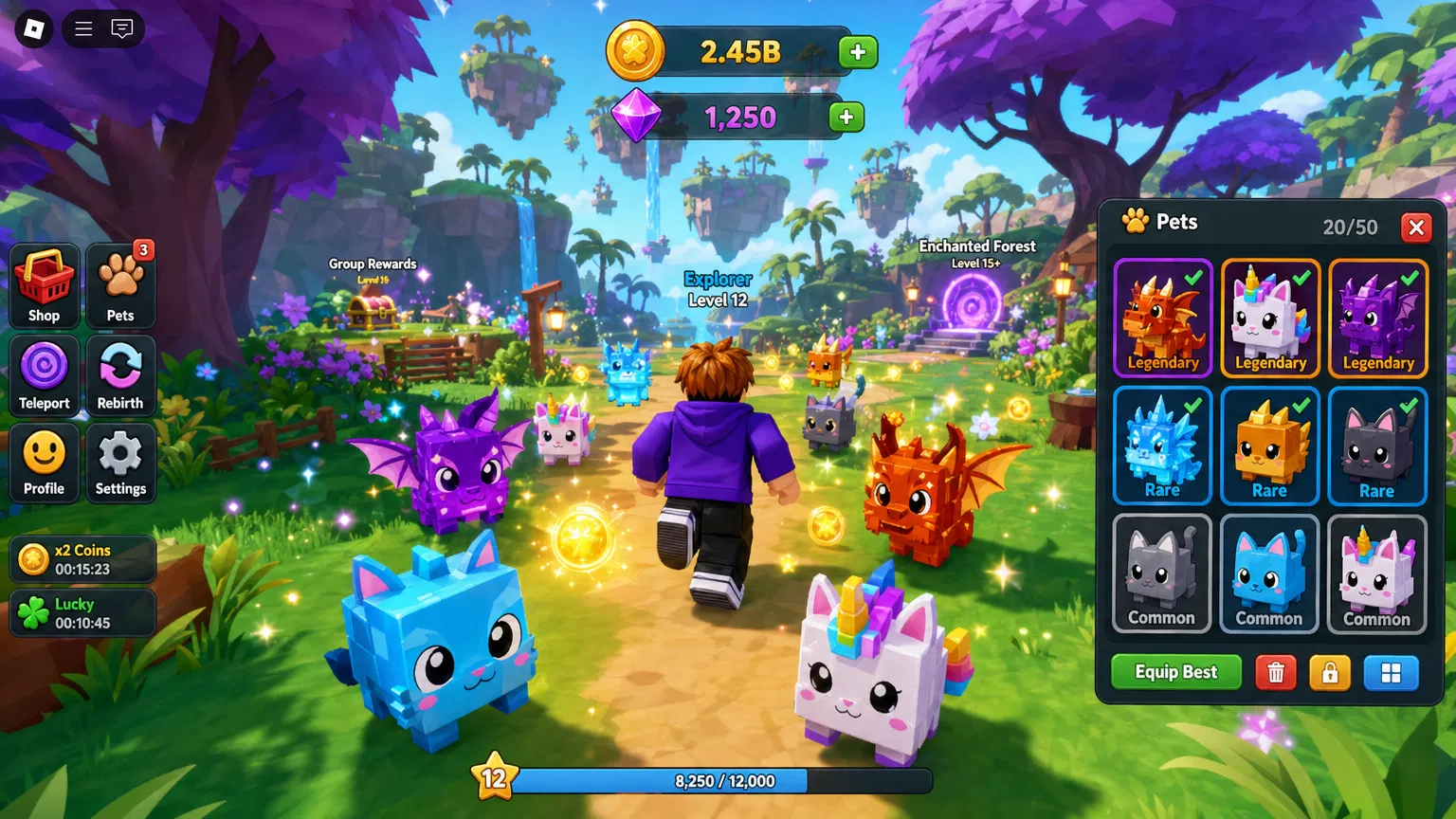
Task: Open the Roblox chat panel
Action: point(121,28)
